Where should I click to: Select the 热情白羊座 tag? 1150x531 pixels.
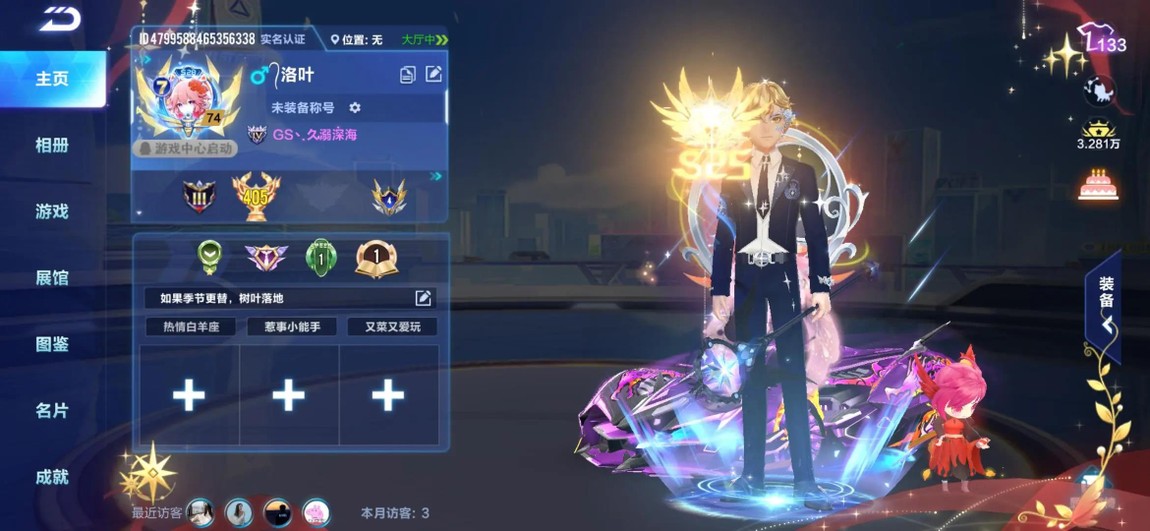pyautogui.click(x=191, y=327)
